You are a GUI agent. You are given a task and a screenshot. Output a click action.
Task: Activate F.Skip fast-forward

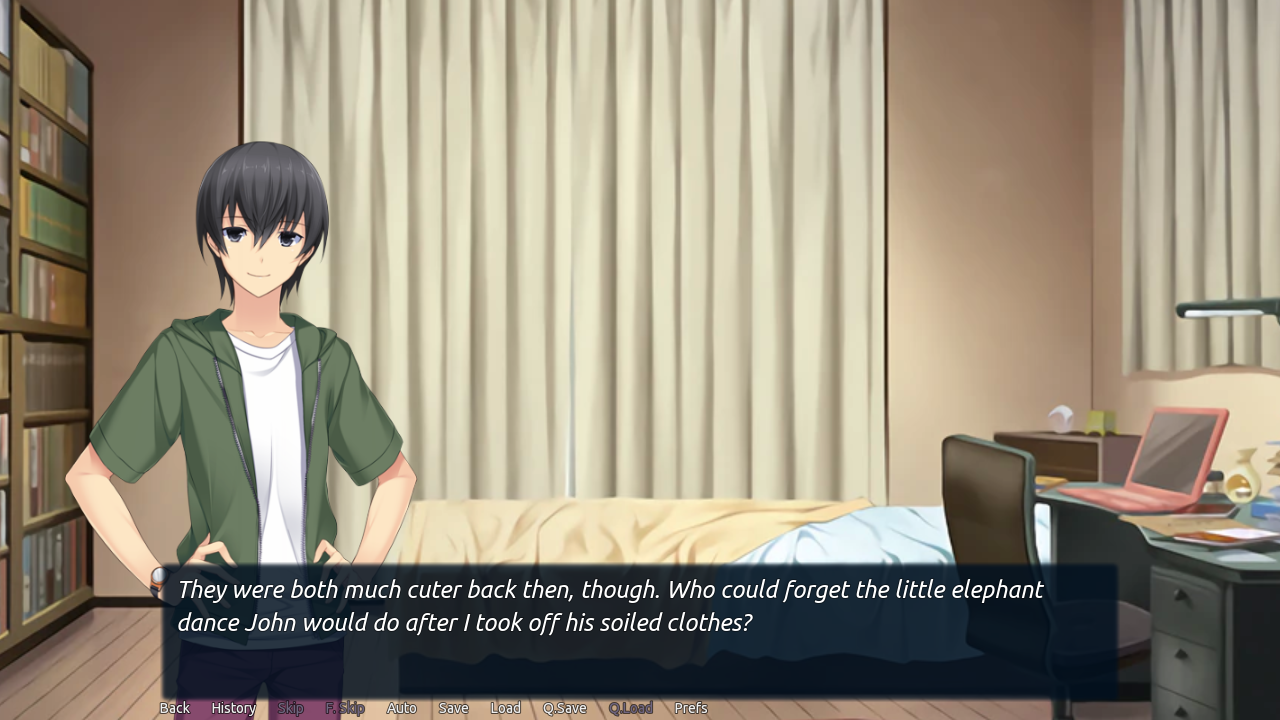[344, 707]
